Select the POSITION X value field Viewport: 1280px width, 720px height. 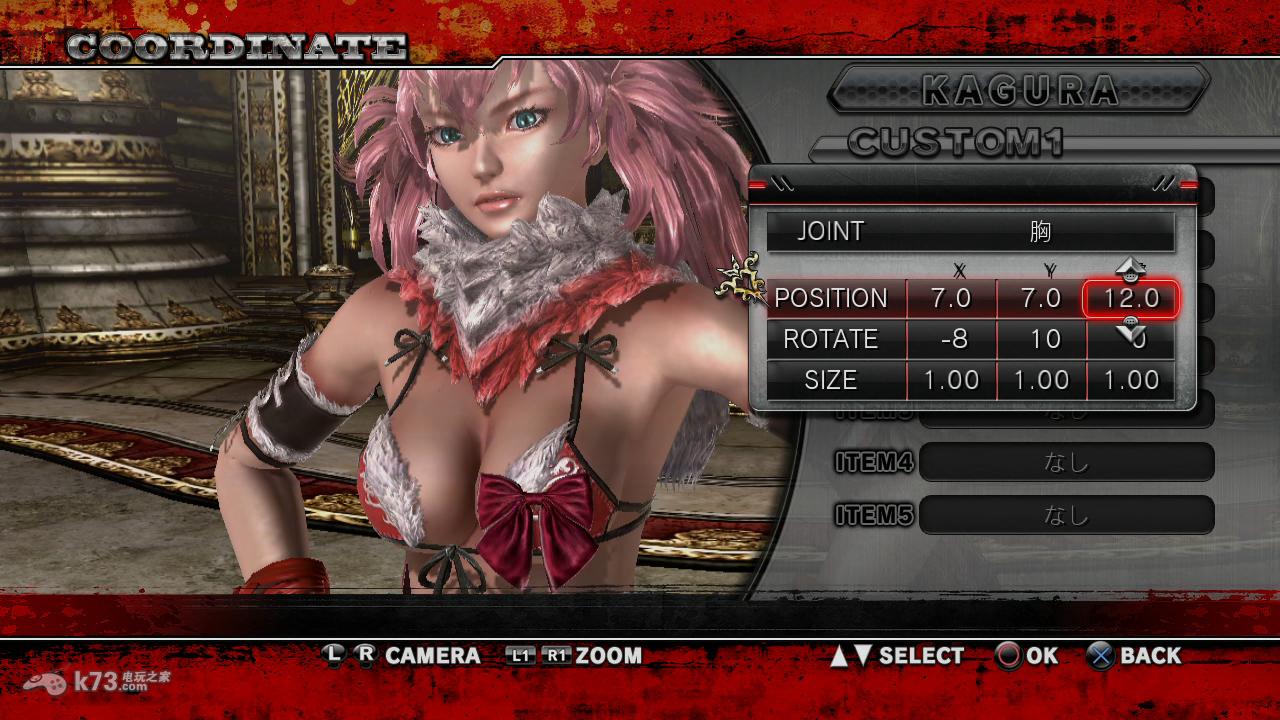[x=952, y=298]
